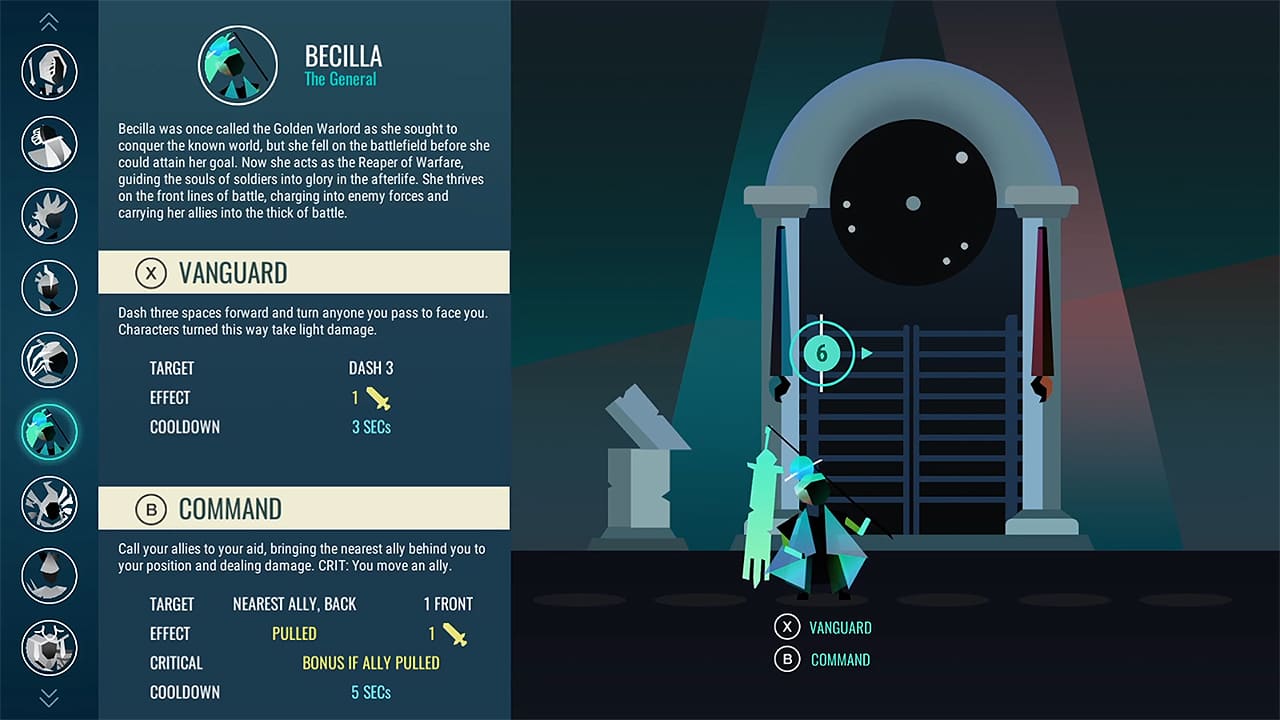Viewport: 1280px width, 720px height.
Task: Select the hooded character portrait in the sidebar
Action: 49,576
